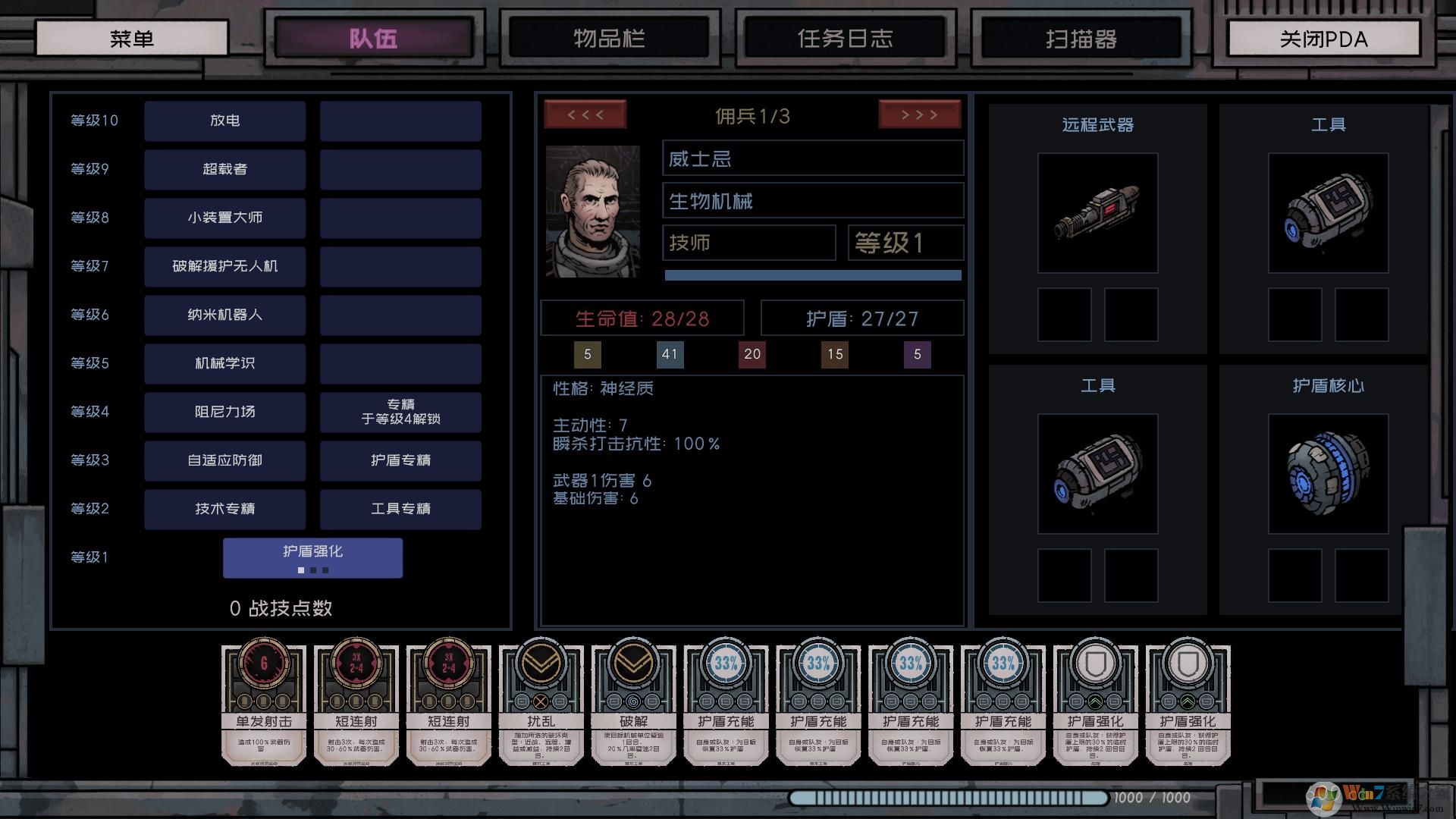Pick the 破解援护无人机 skill
This screenshot has height=819, width=1456.
(x=225, y=266)
